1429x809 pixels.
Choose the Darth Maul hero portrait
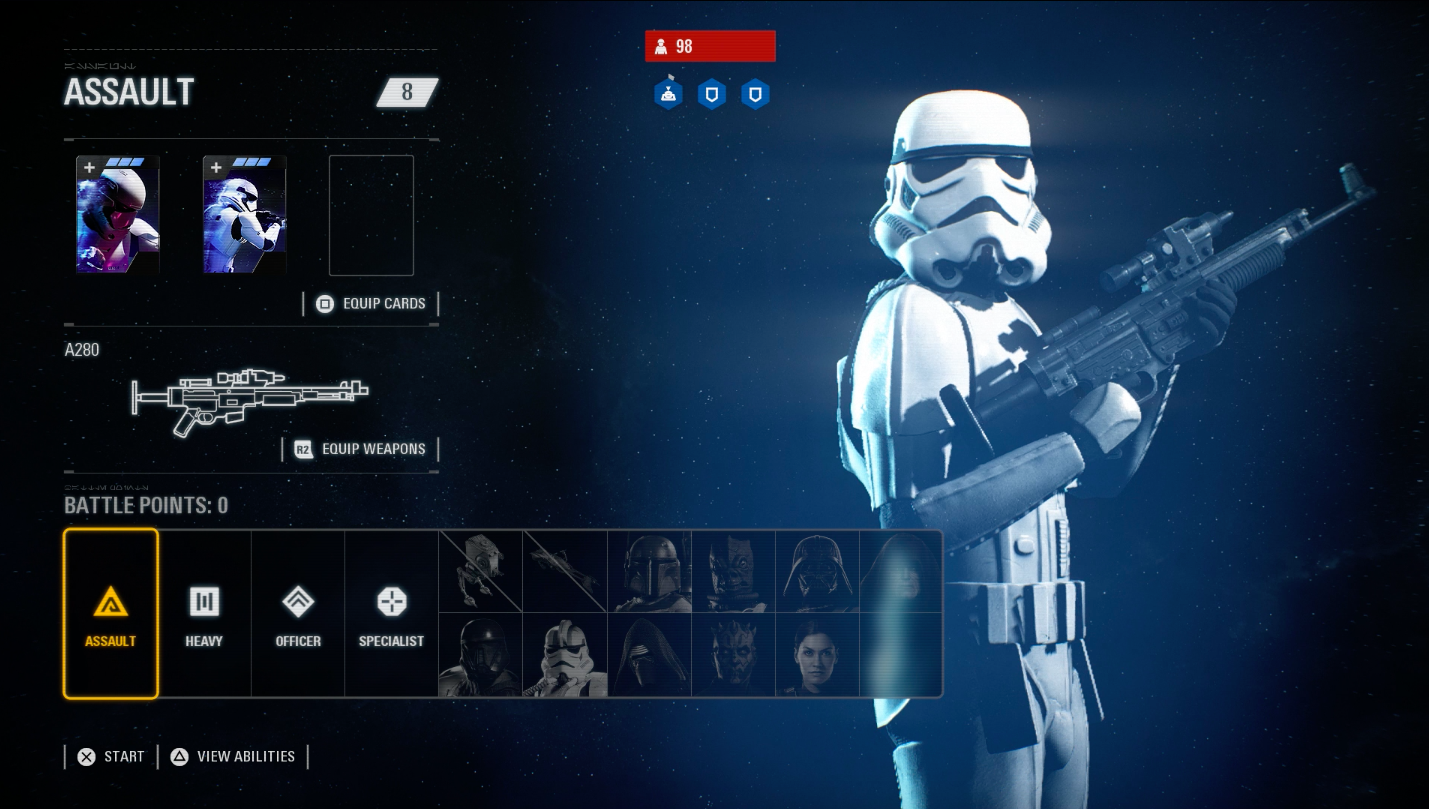point(733,655)
